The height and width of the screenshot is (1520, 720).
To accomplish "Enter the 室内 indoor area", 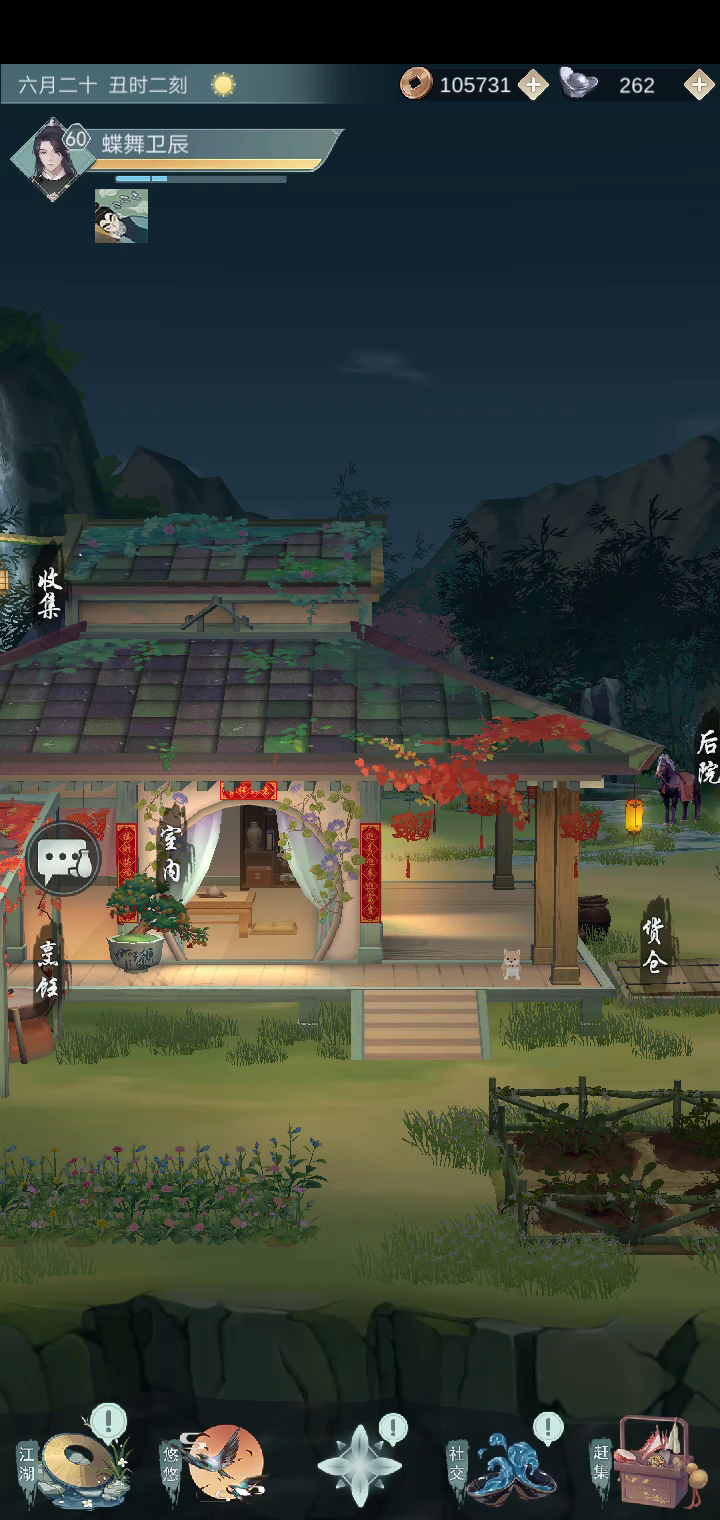I will [172, 853].
